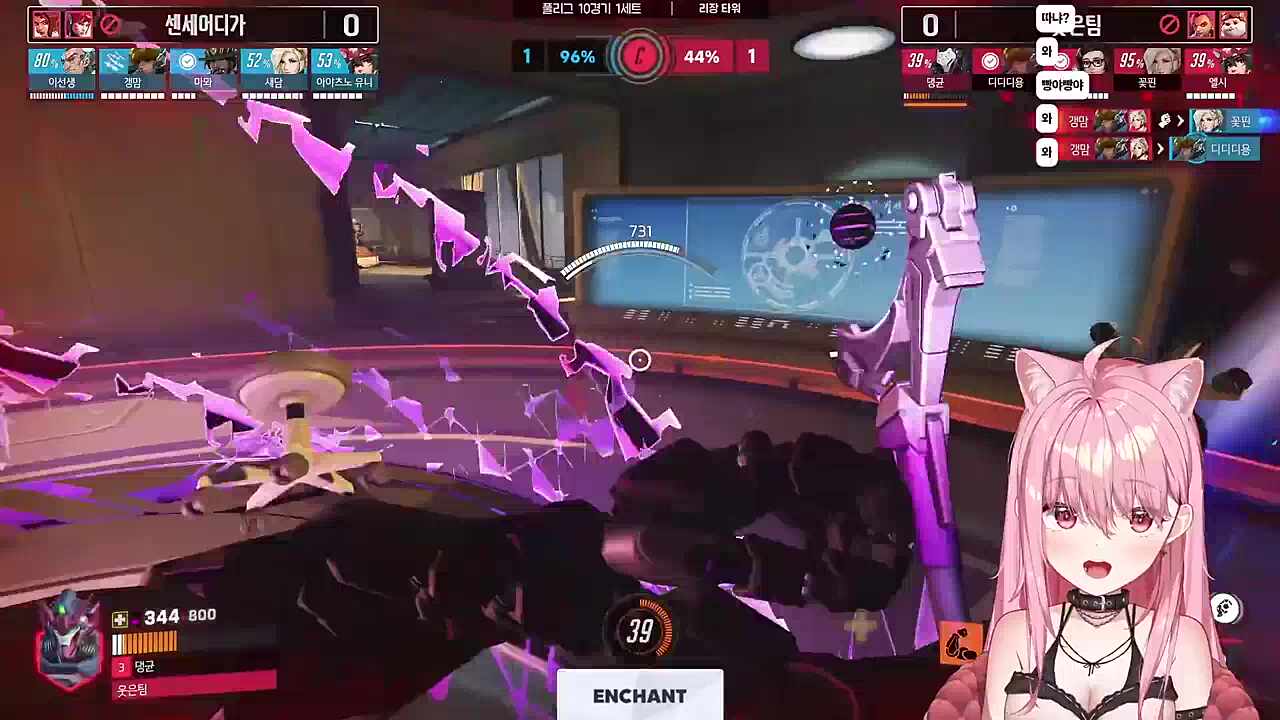Choose the 꽃핀 player card with 95%
Image resolution: width=1280 pixels, height=720 pixels.
1147,70
